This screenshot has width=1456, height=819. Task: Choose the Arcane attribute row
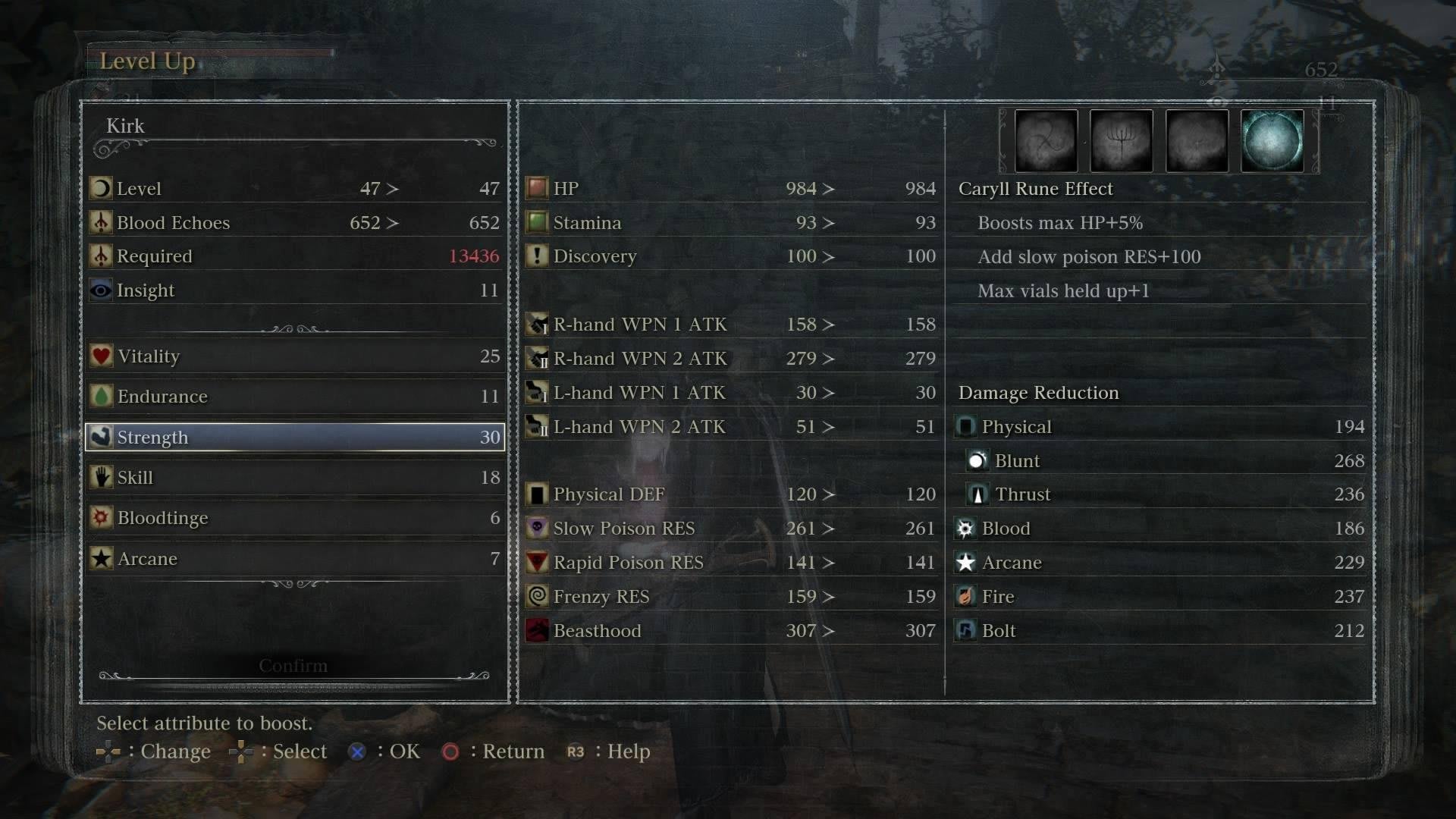coord(294,559)
